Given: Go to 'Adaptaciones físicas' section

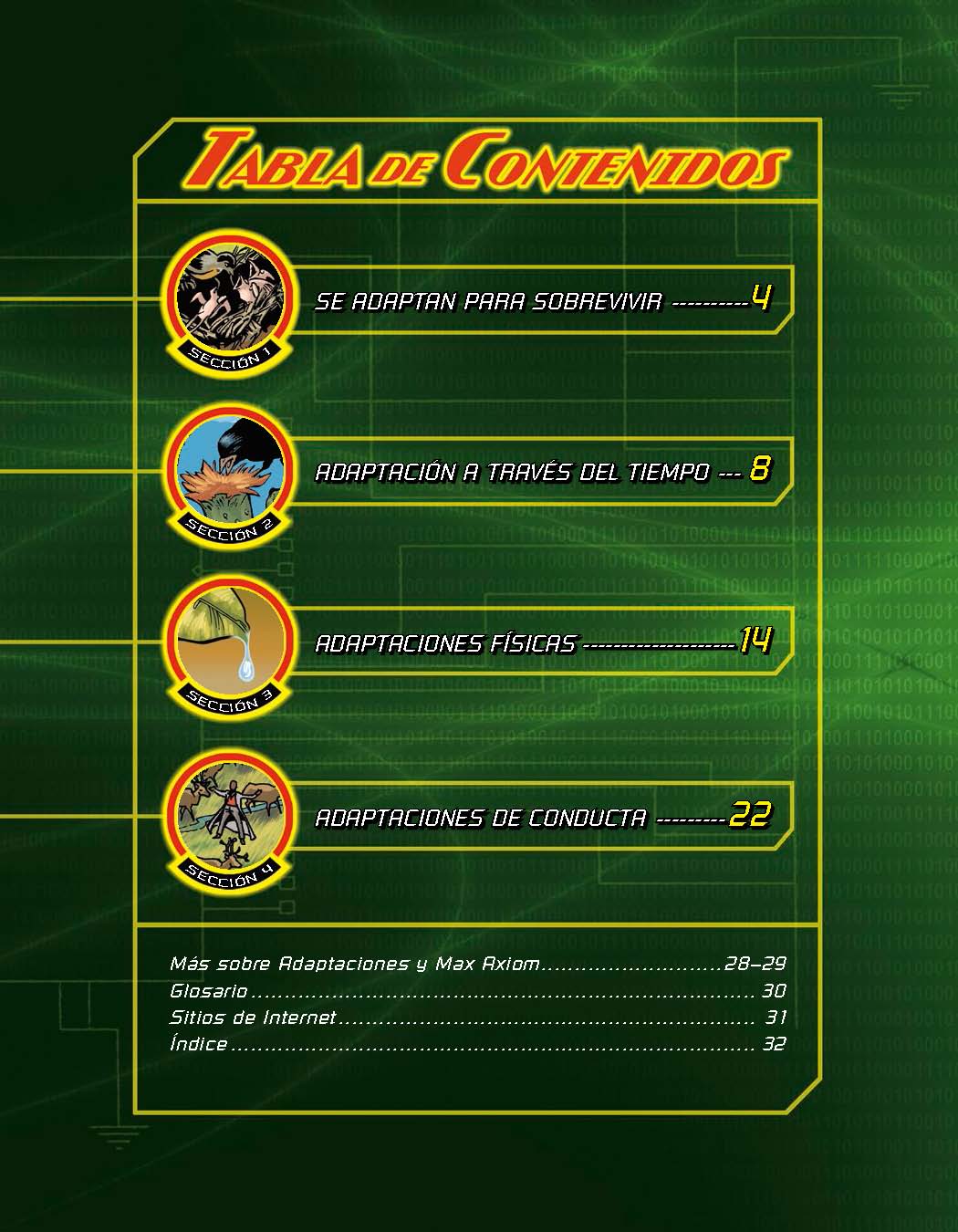Looking at the screenshot, I should pyautogui.click(x=446, y=643).
